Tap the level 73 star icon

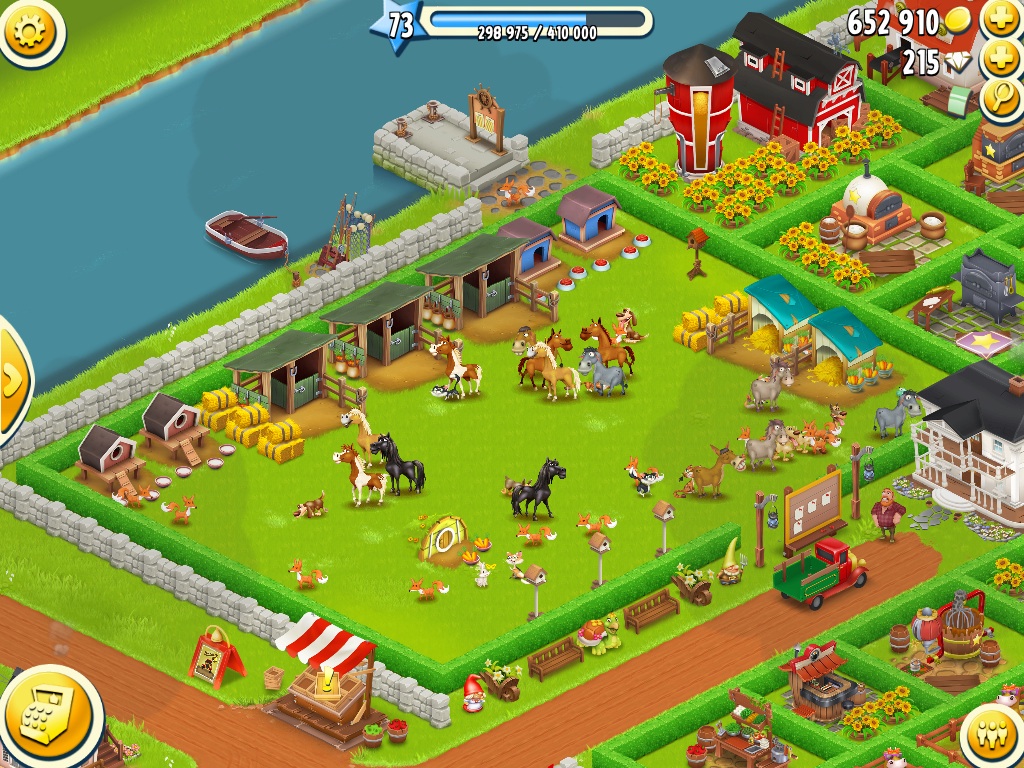tap(398, 25)
